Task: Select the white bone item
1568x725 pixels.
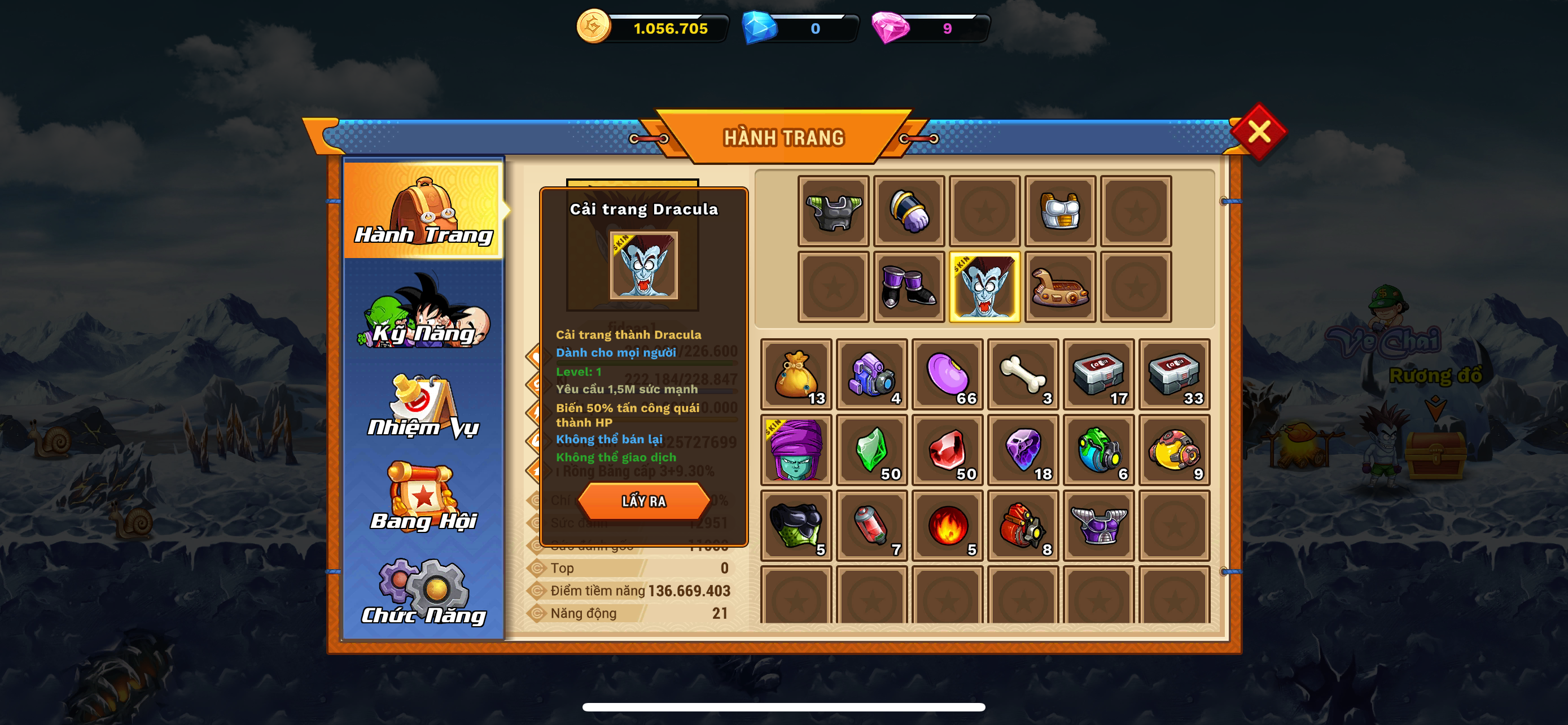Action: [x=1023, y=374]
